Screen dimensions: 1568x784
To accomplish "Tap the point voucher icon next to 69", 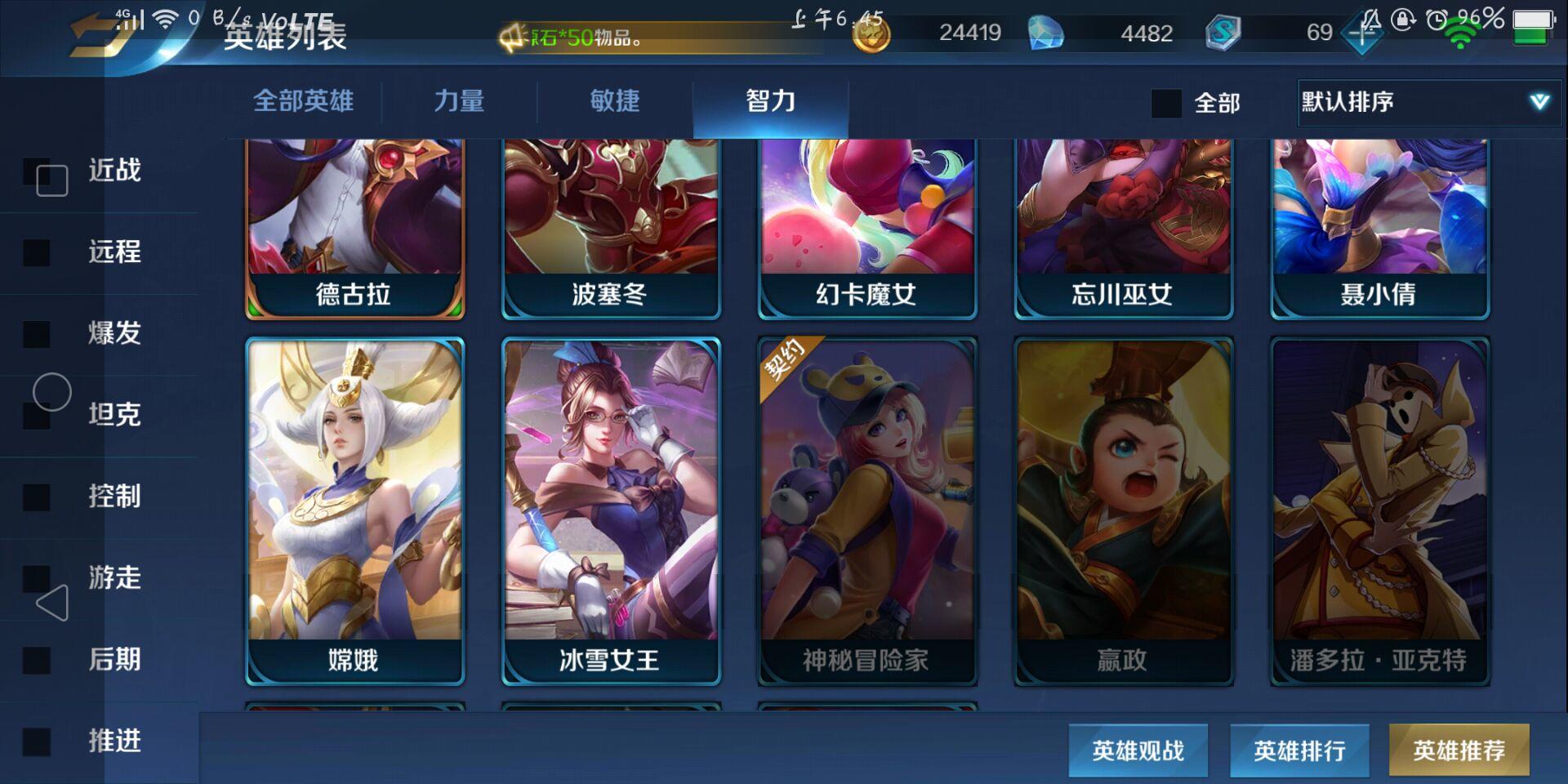I will click(x=1362, y=34).
